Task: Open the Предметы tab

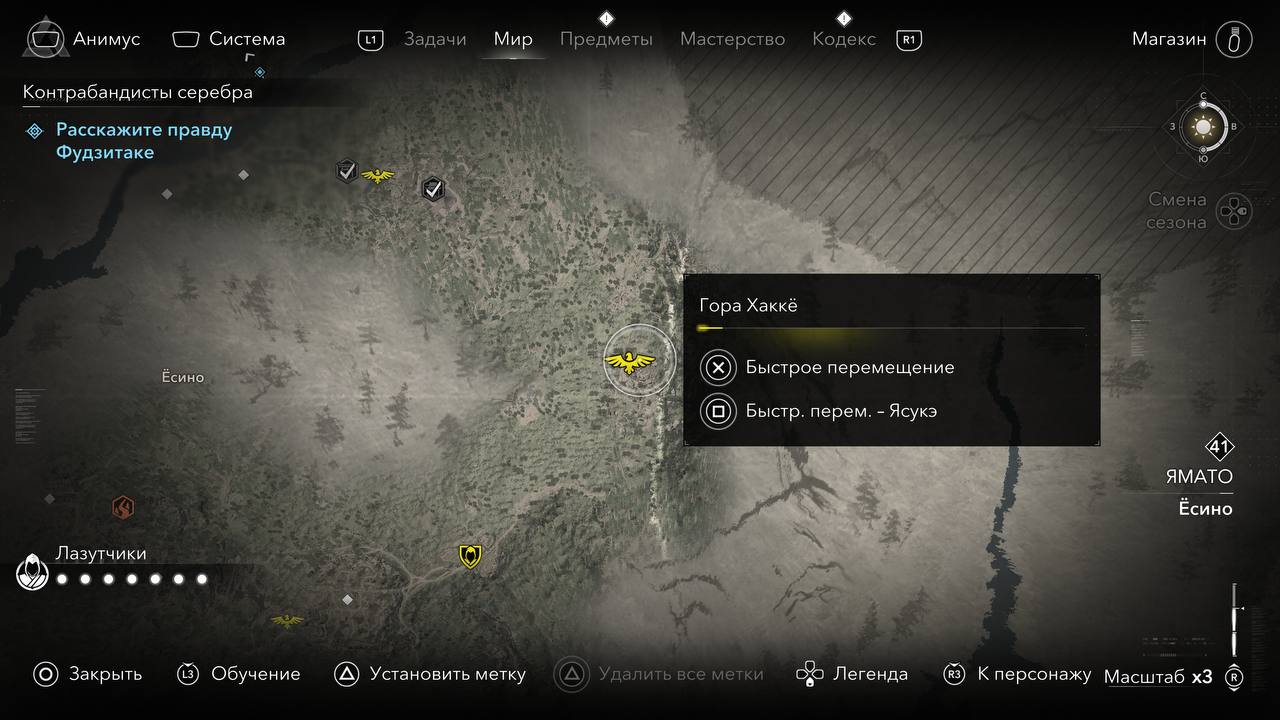Action: tap(606, 40)
